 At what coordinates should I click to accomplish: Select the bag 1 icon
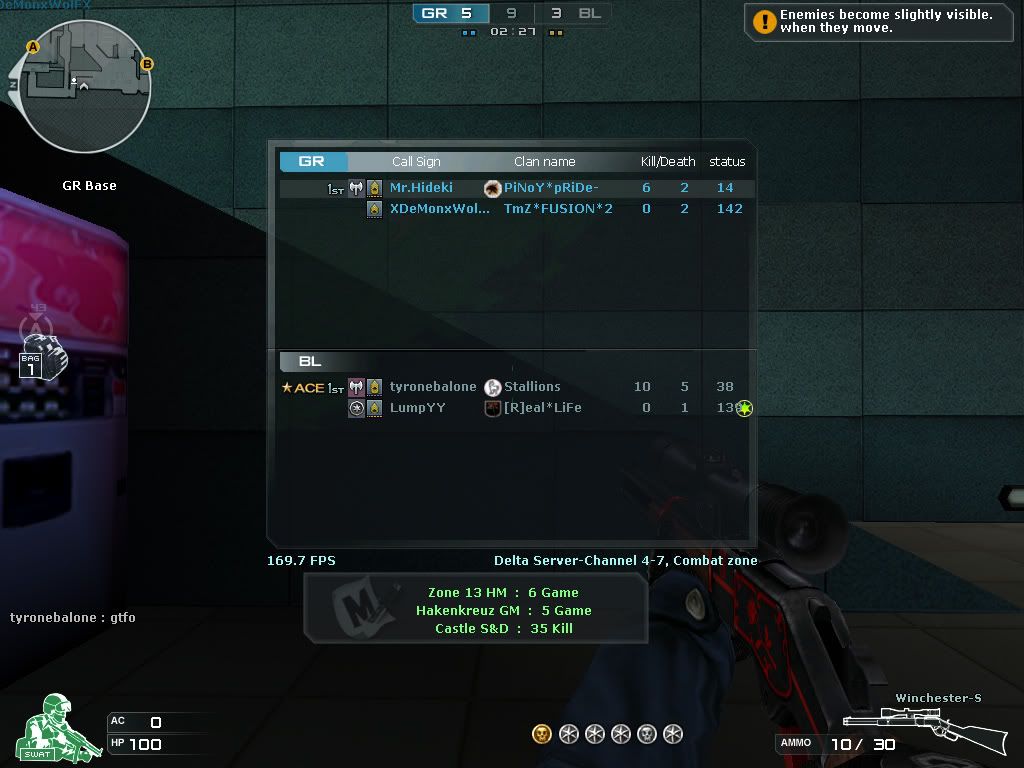tap(33, 365)
